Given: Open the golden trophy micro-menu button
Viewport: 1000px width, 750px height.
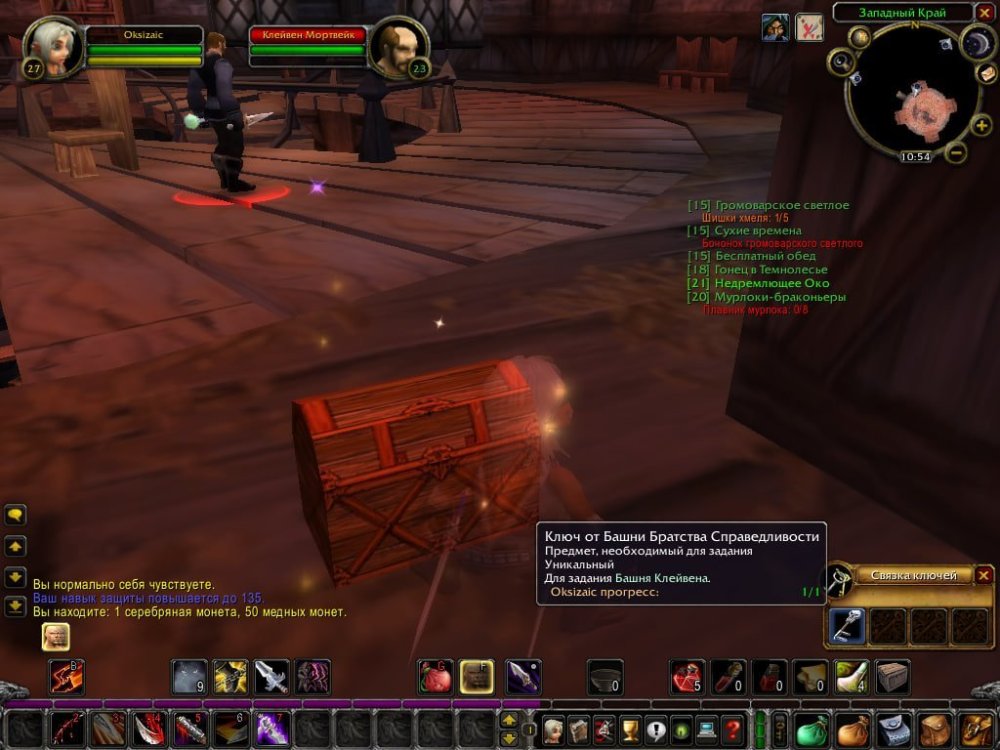Looking at the screenshot, I should pyautogui.click(x=630, y=729).
